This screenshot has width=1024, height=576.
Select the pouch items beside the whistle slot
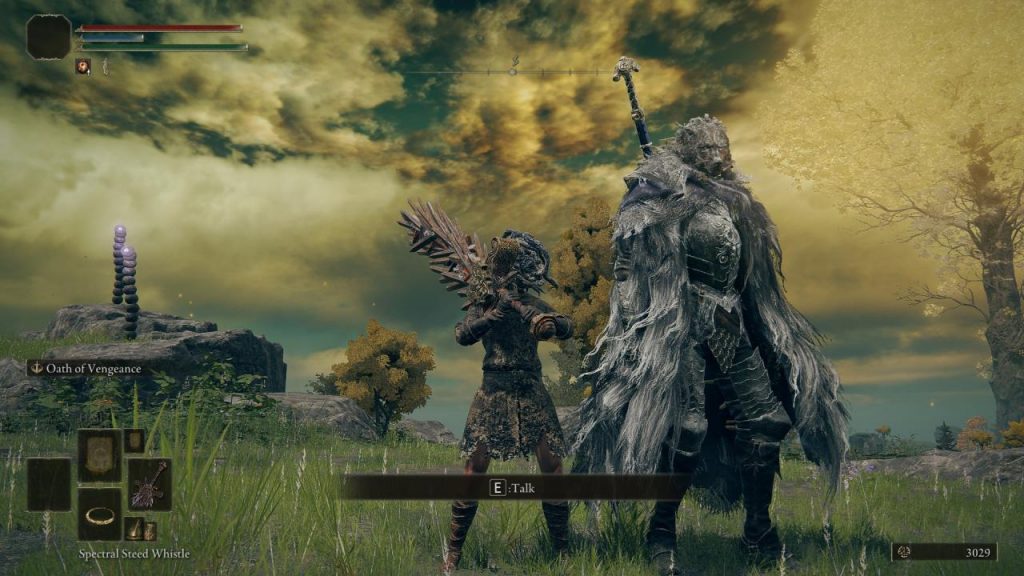[141, 529]
